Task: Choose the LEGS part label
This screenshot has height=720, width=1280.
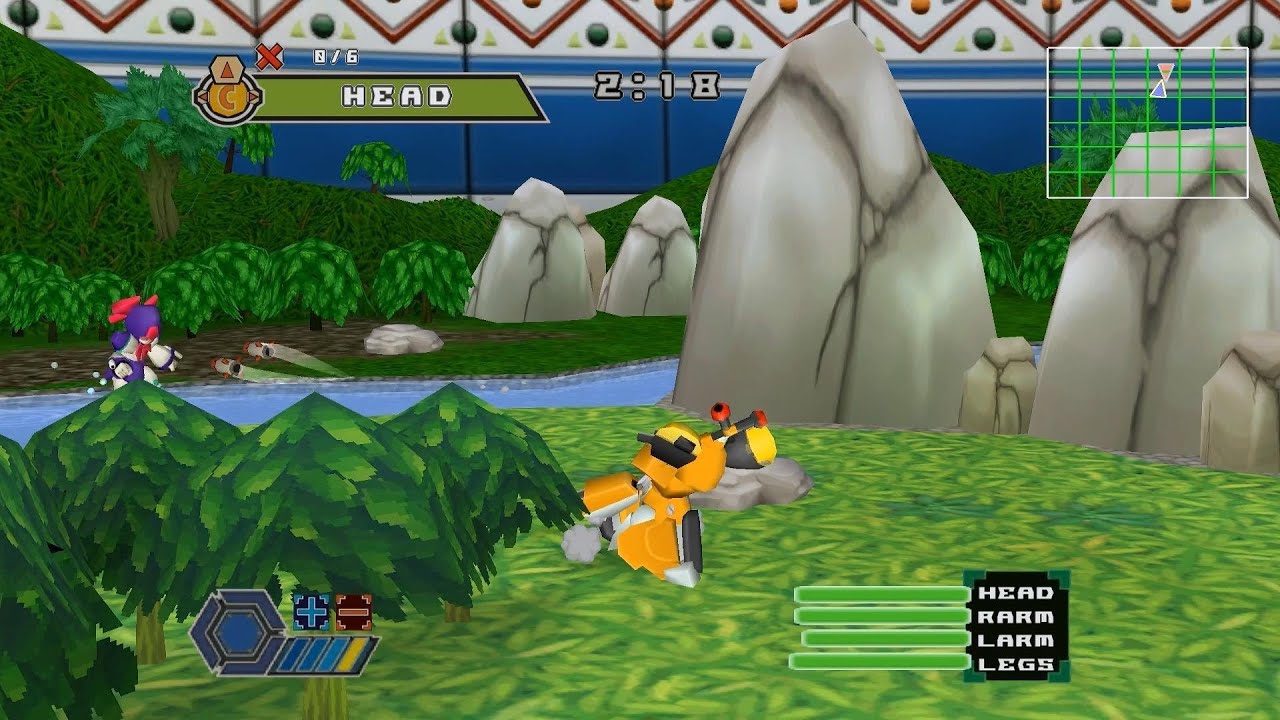Action: [x=1015, y=664]
